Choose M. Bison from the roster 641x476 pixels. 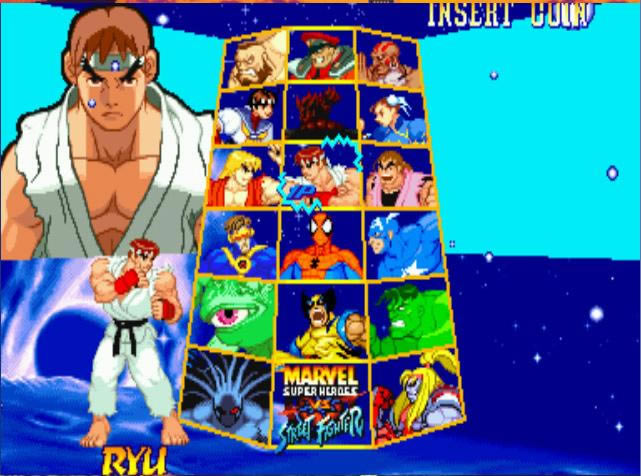[x=321, y=55]
